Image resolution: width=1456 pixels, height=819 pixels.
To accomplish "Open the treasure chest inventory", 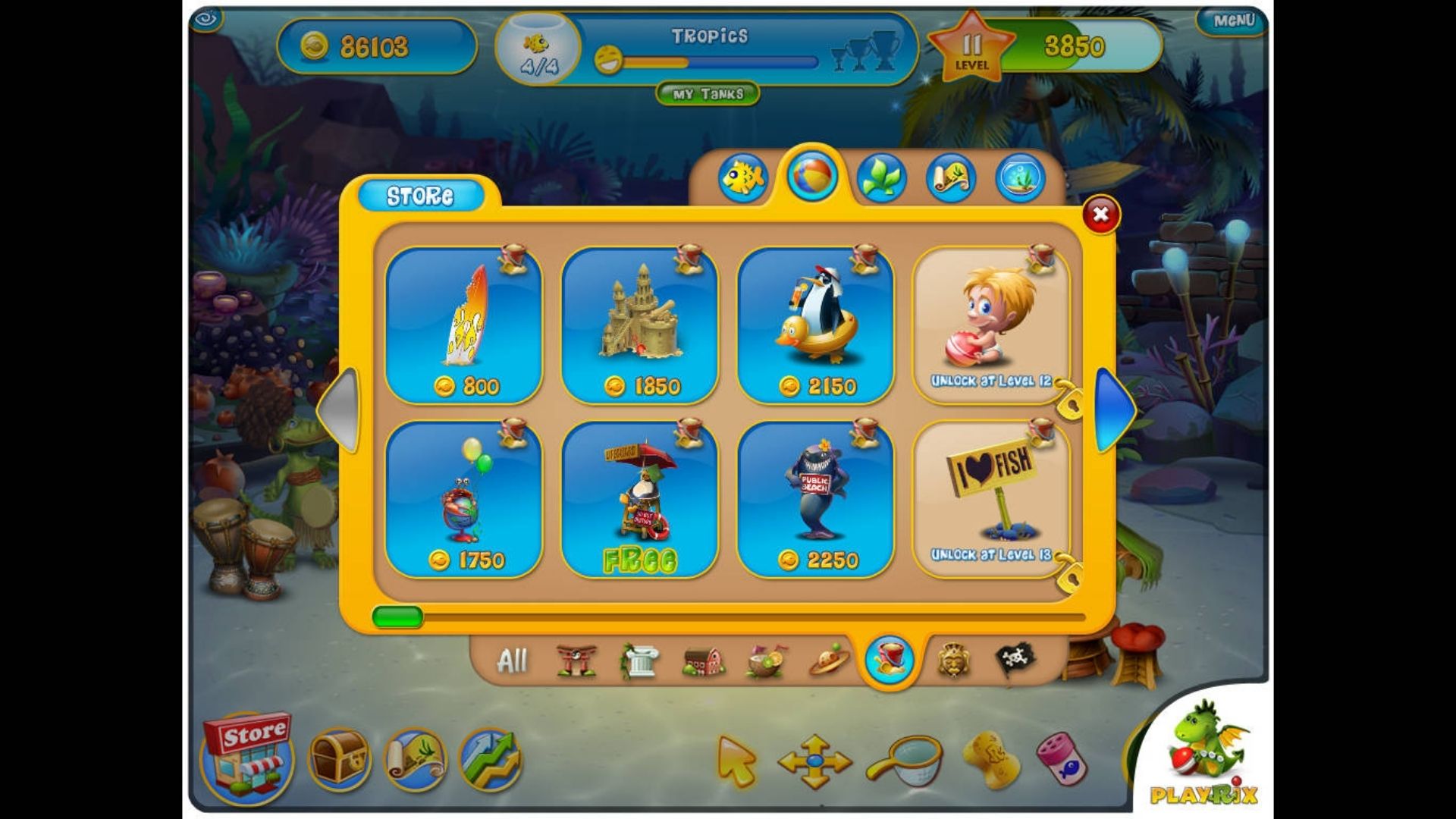I will [x=339, y=758].
